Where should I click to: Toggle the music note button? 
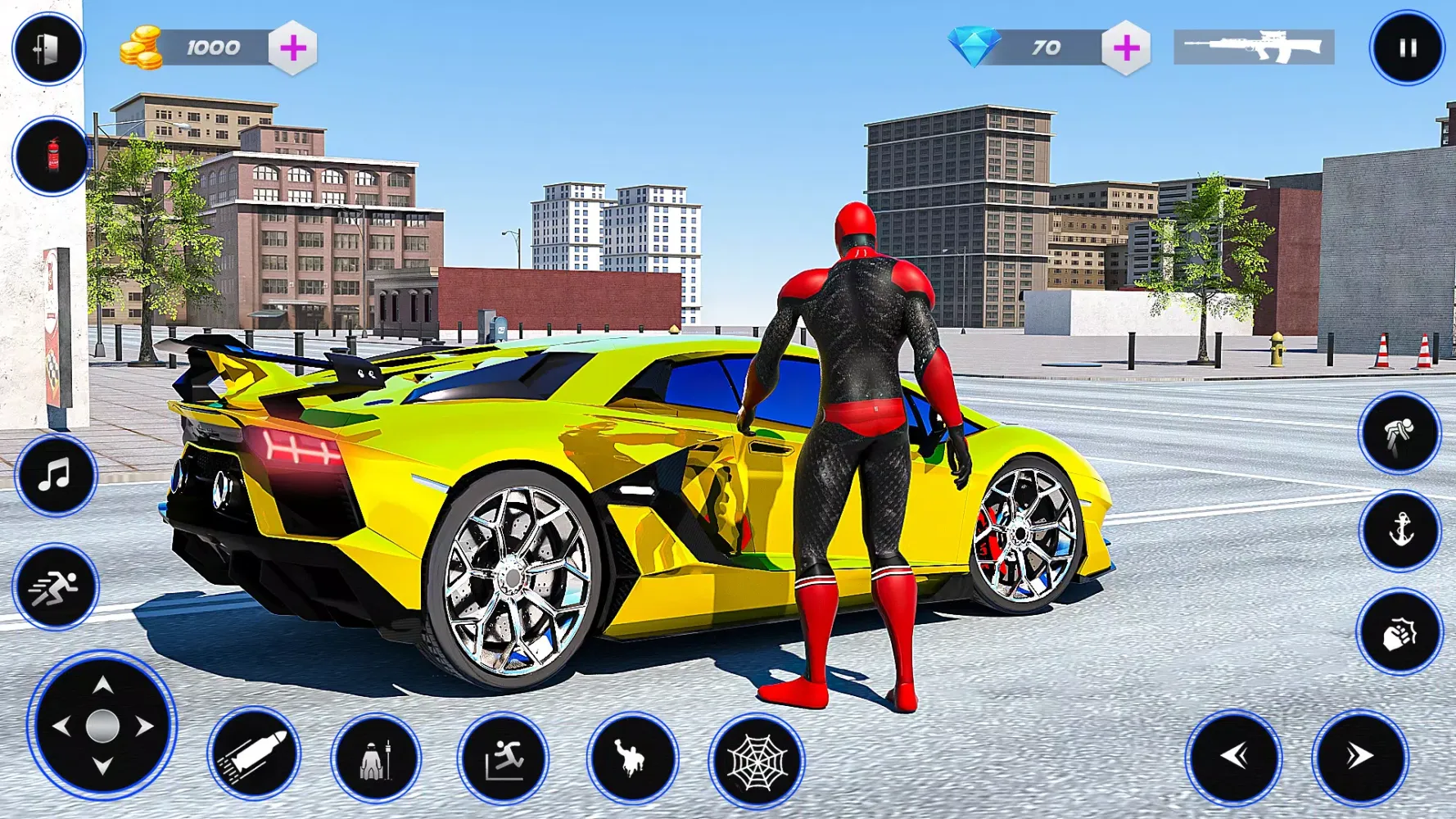point(55,476)
